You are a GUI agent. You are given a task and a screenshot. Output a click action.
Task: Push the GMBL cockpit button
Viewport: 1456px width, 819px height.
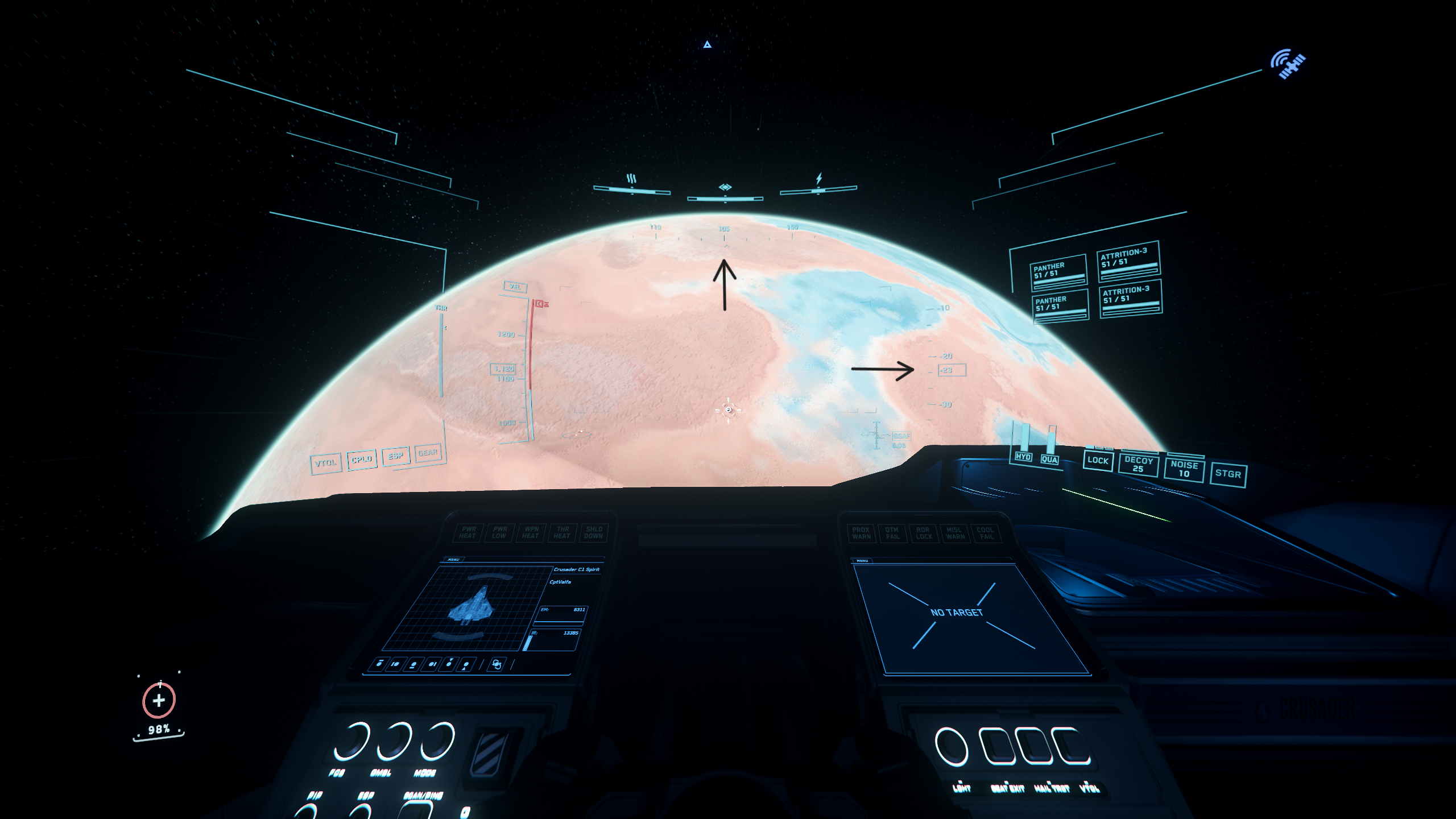point(394,741)
